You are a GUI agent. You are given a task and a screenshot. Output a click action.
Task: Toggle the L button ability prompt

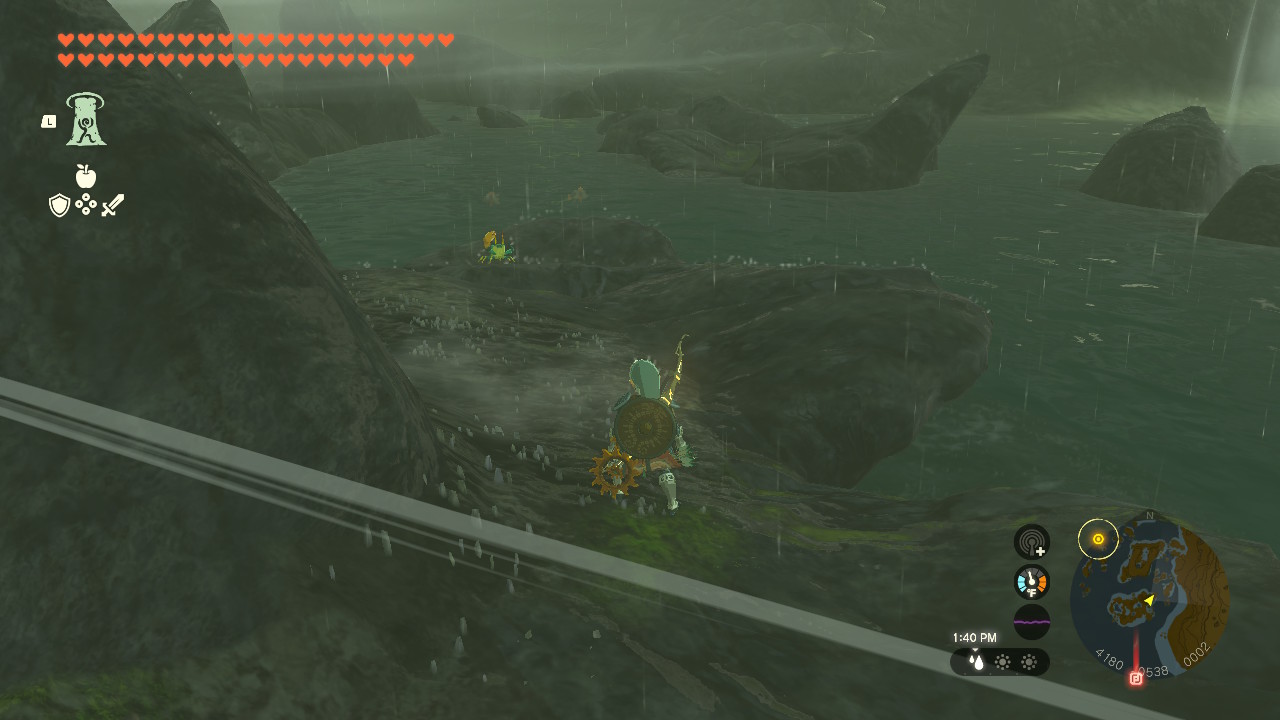point(48,120)
